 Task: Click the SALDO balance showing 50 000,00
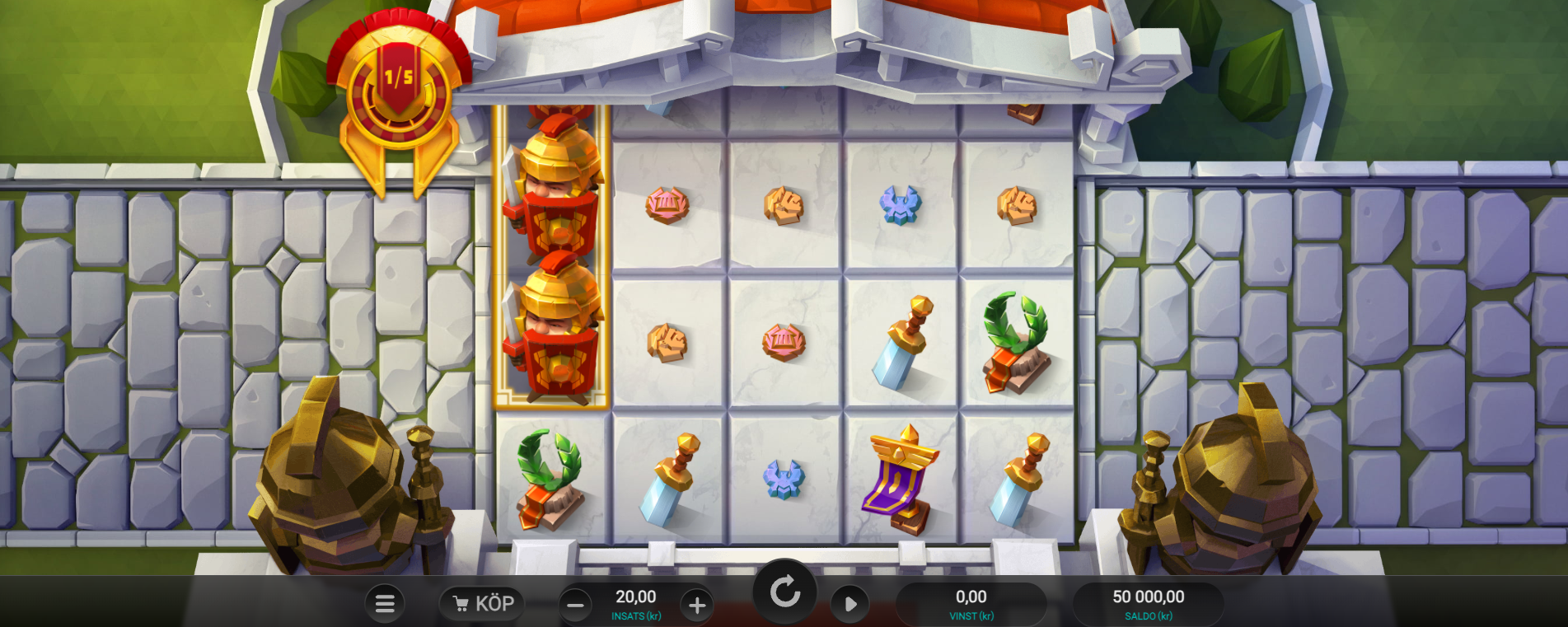point(1149,602)
